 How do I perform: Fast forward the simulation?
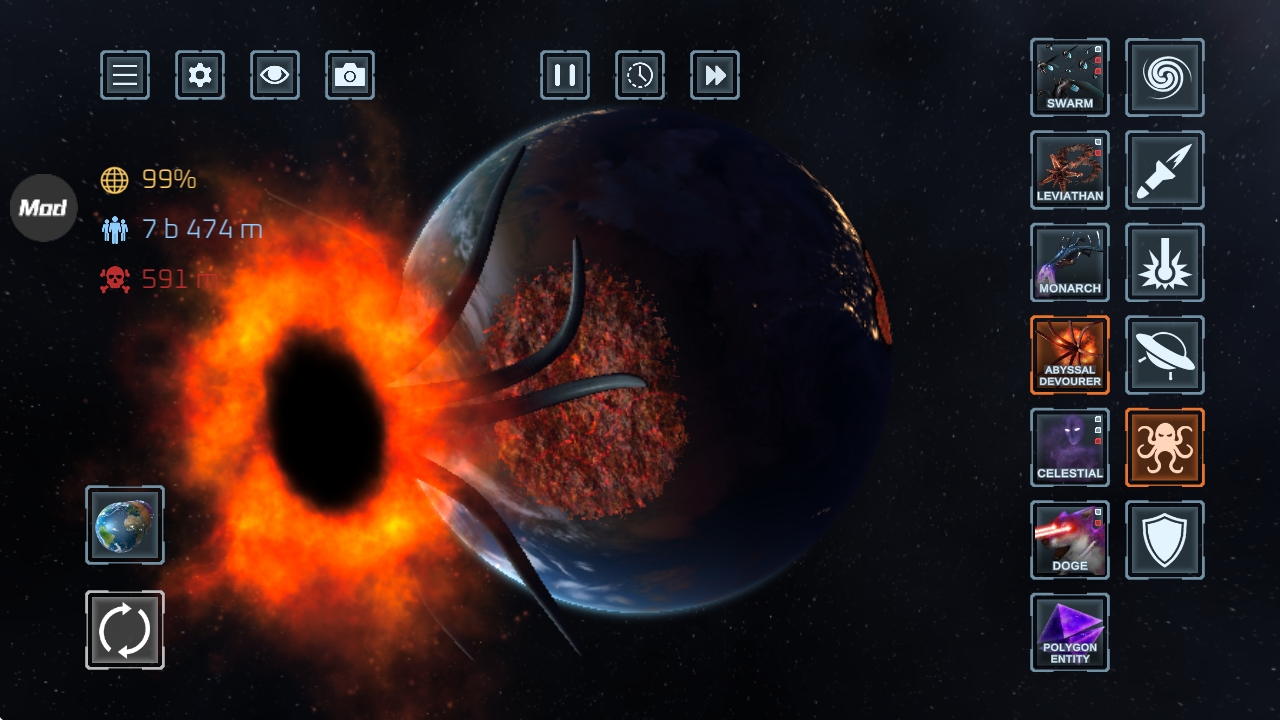tap(715, 75)
